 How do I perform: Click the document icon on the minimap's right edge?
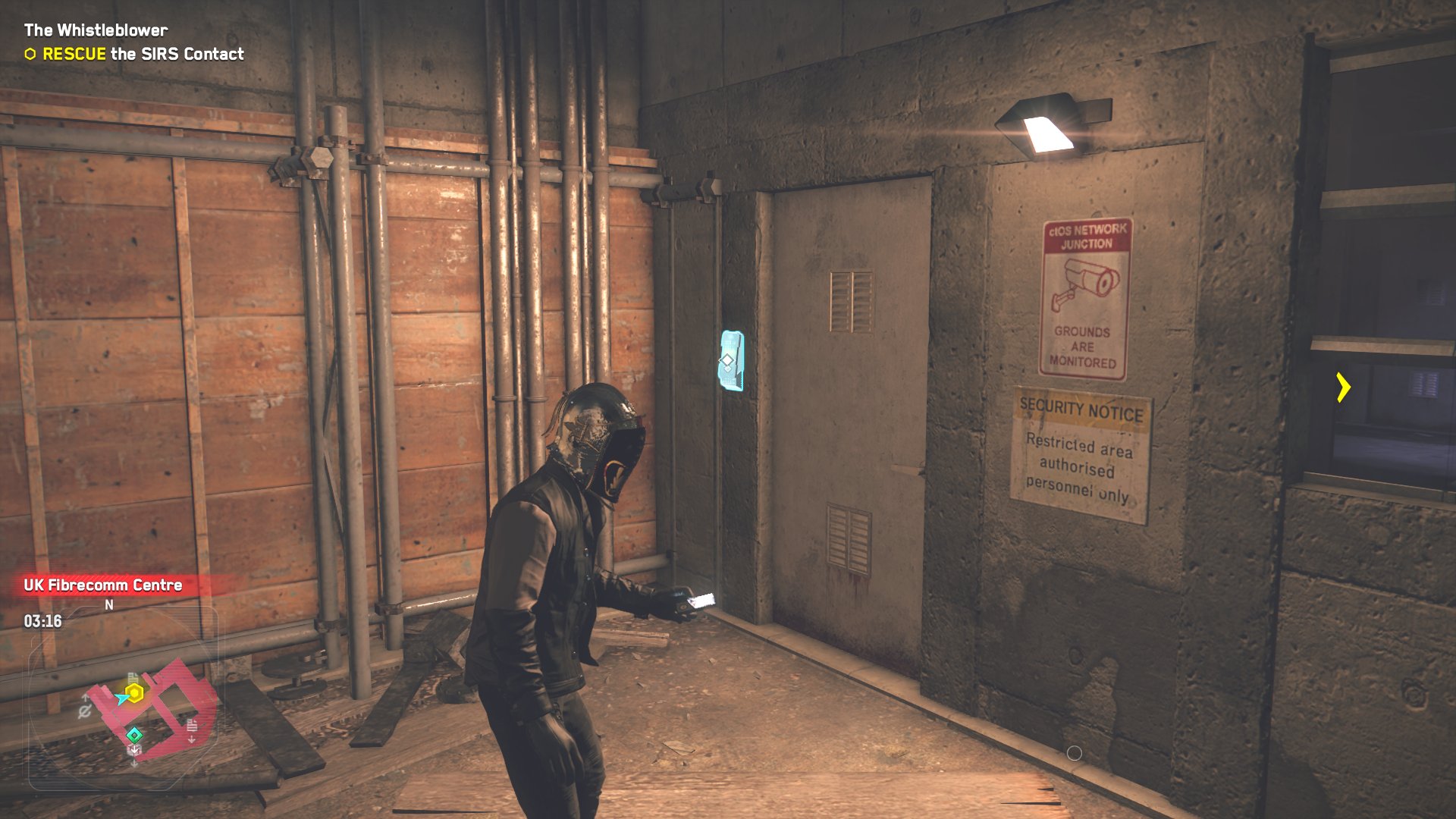pyautogui.click(x=191, y=726)
